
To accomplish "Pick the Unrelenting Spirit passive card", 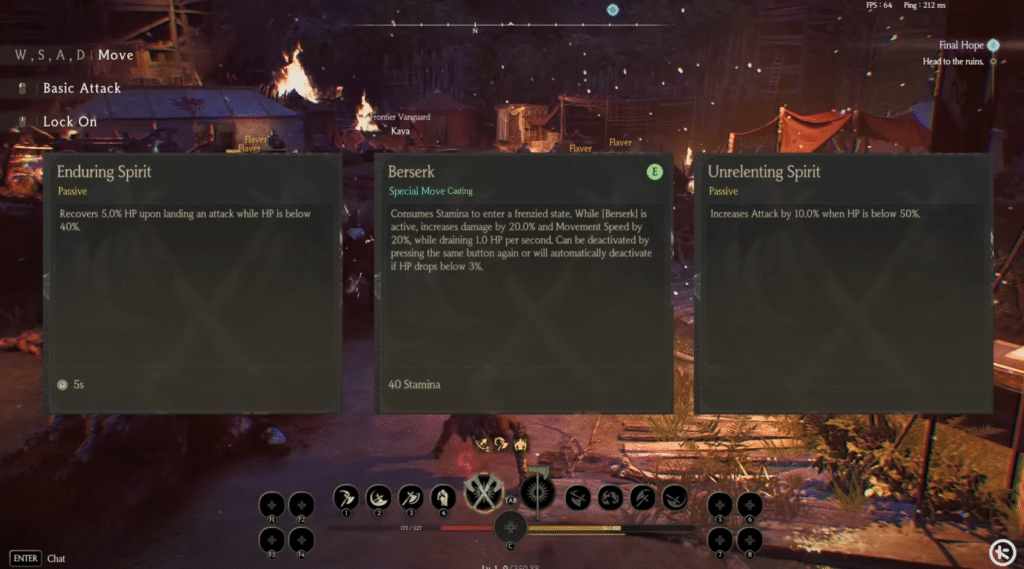I will click(x=843, y=282).
